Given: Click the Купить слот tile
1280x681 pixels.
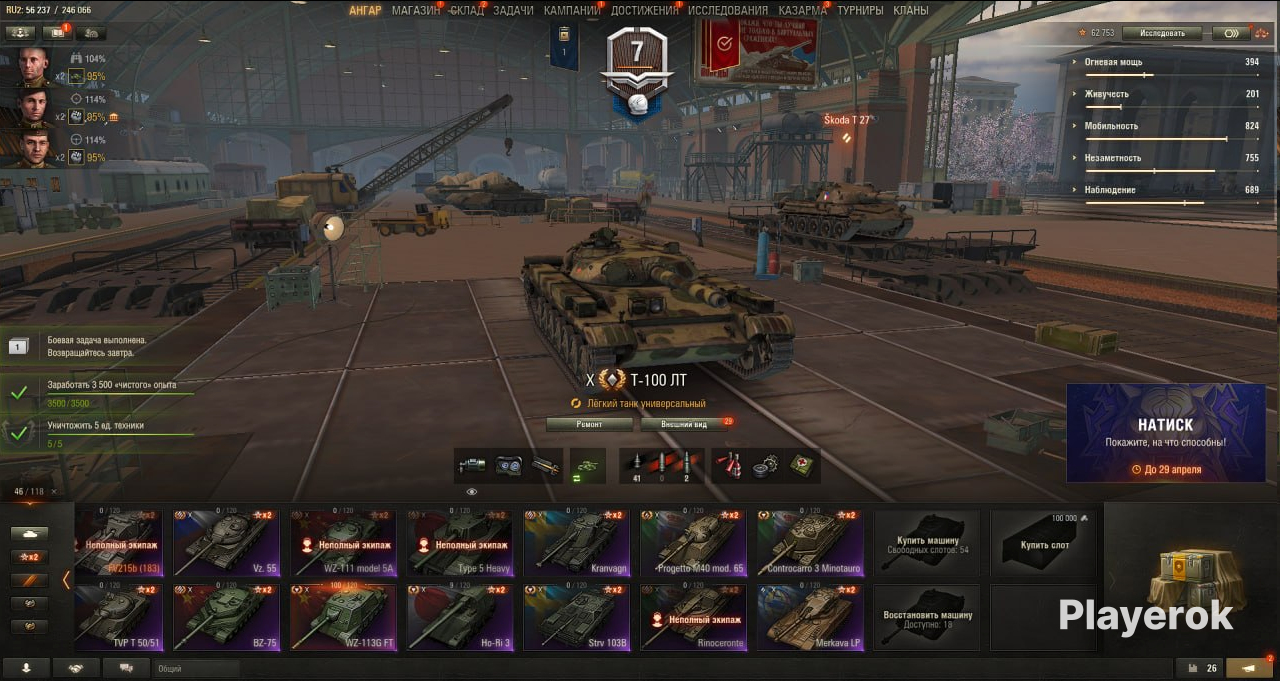Looking at the screenshot, I should pos(1045,543).
